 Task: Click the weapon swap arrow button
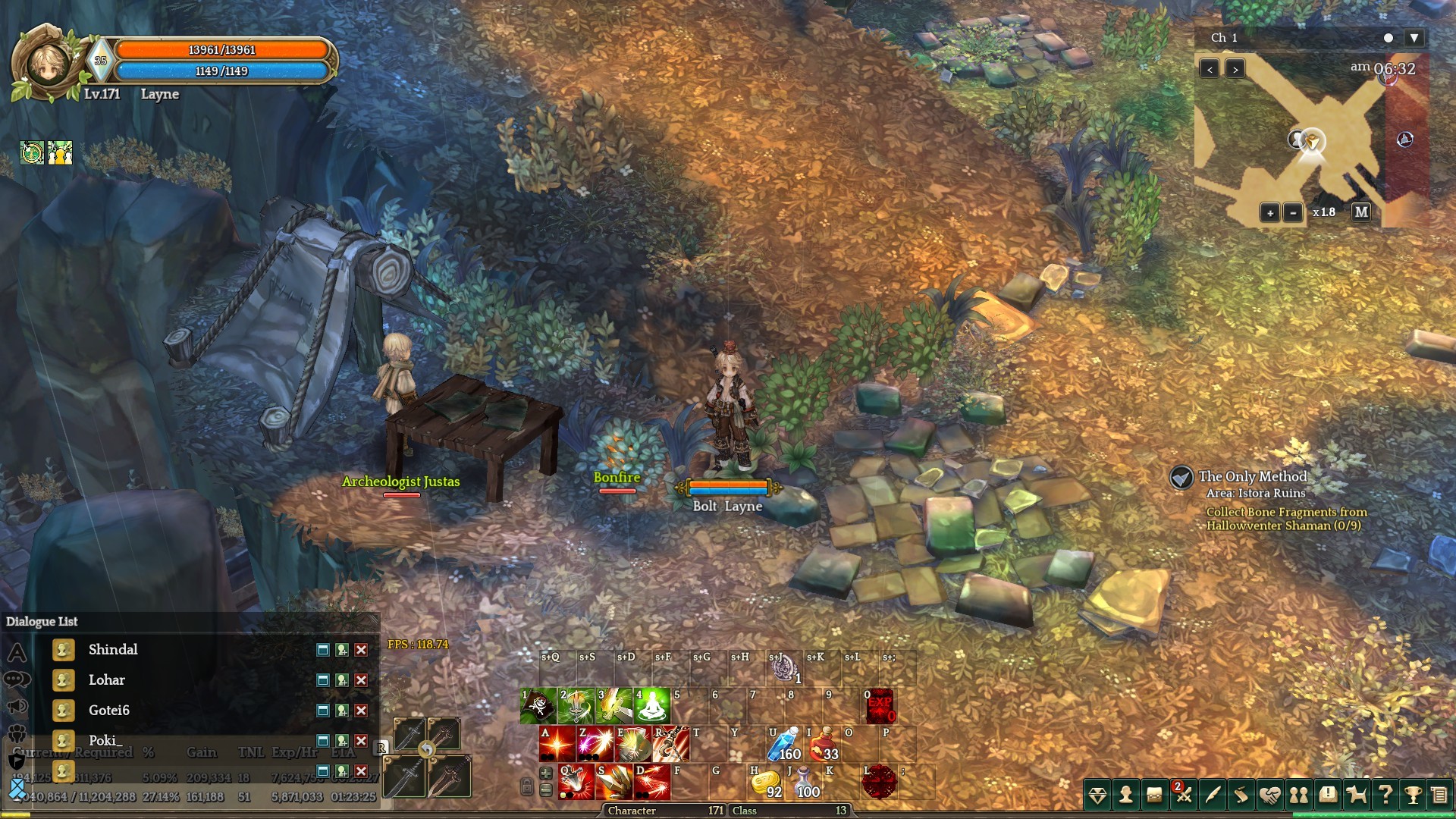[x=427, y=750]
